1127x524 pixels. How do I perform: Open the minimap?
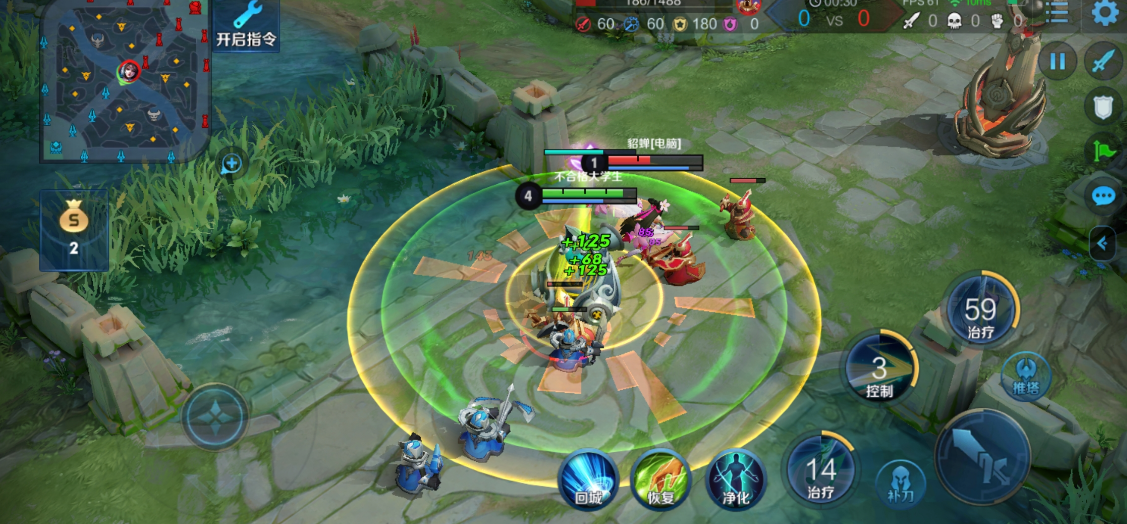click(x=126, y=82)
